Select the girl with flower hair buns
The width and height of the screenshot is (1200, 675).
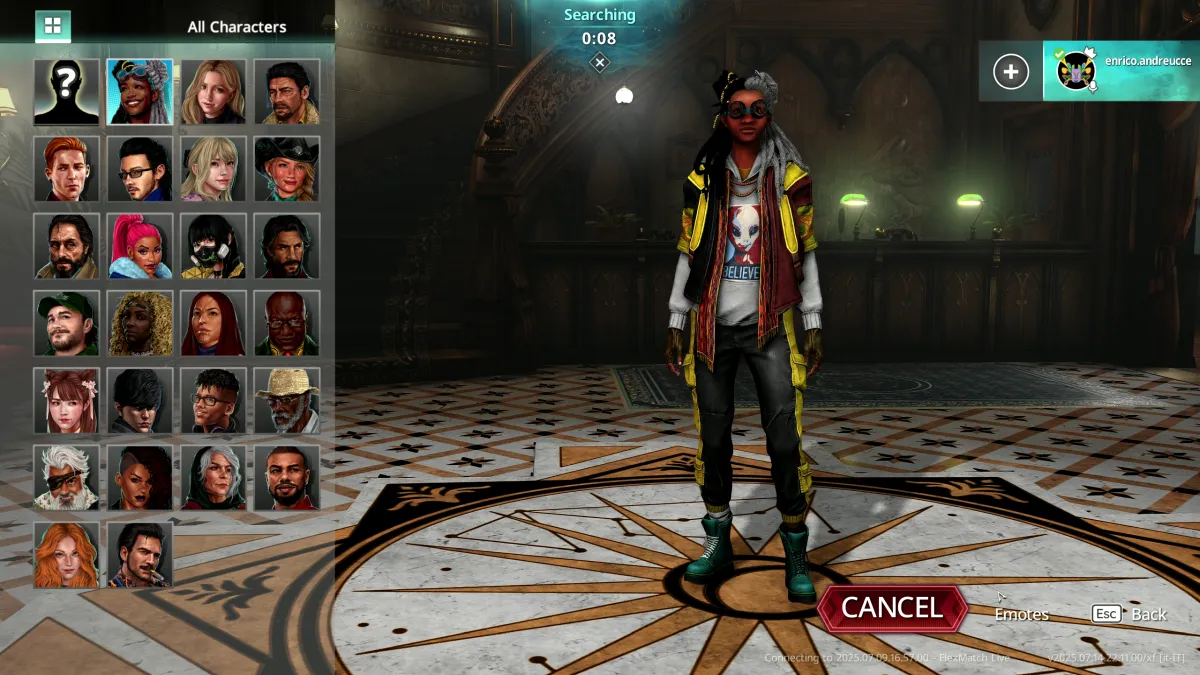pos(66,400)
